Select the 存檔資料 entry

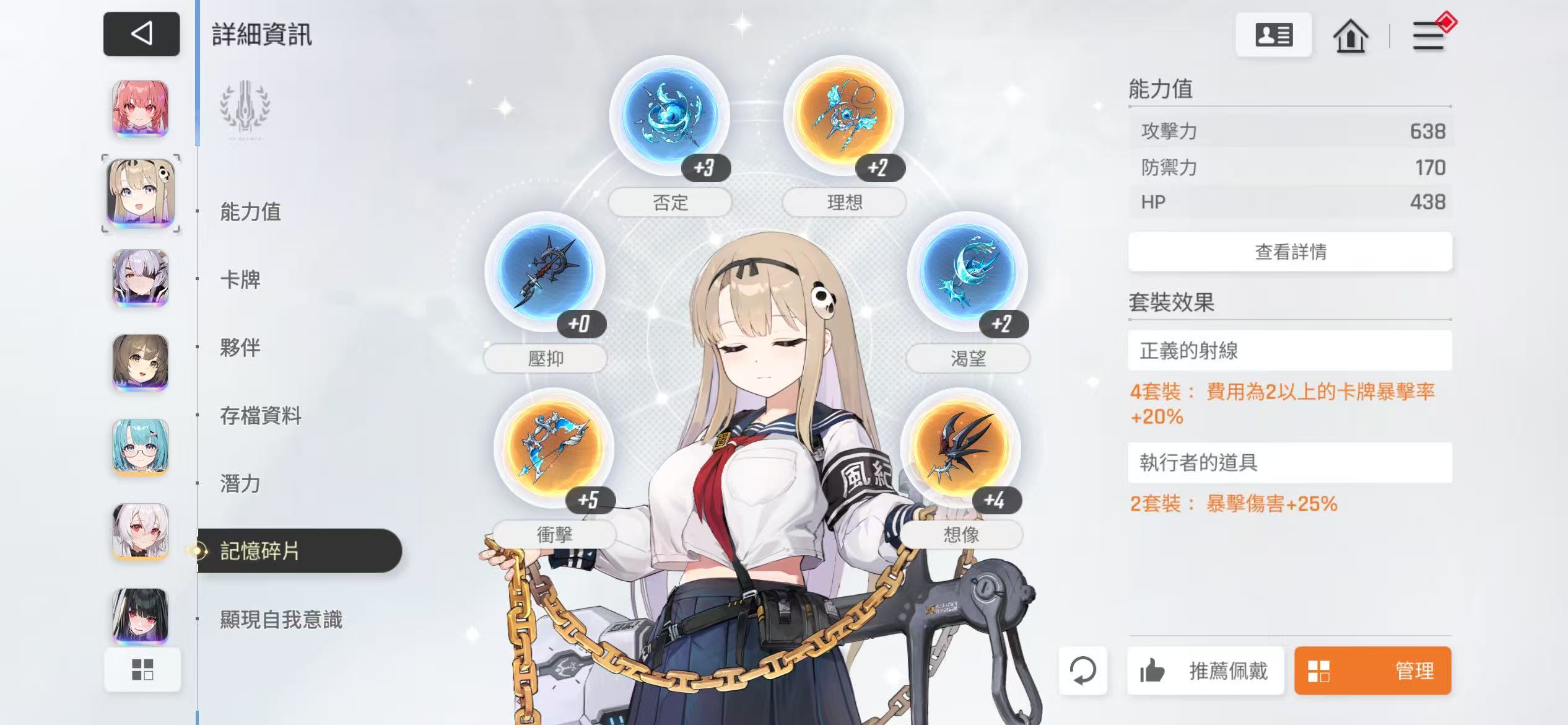click(261, 415)
